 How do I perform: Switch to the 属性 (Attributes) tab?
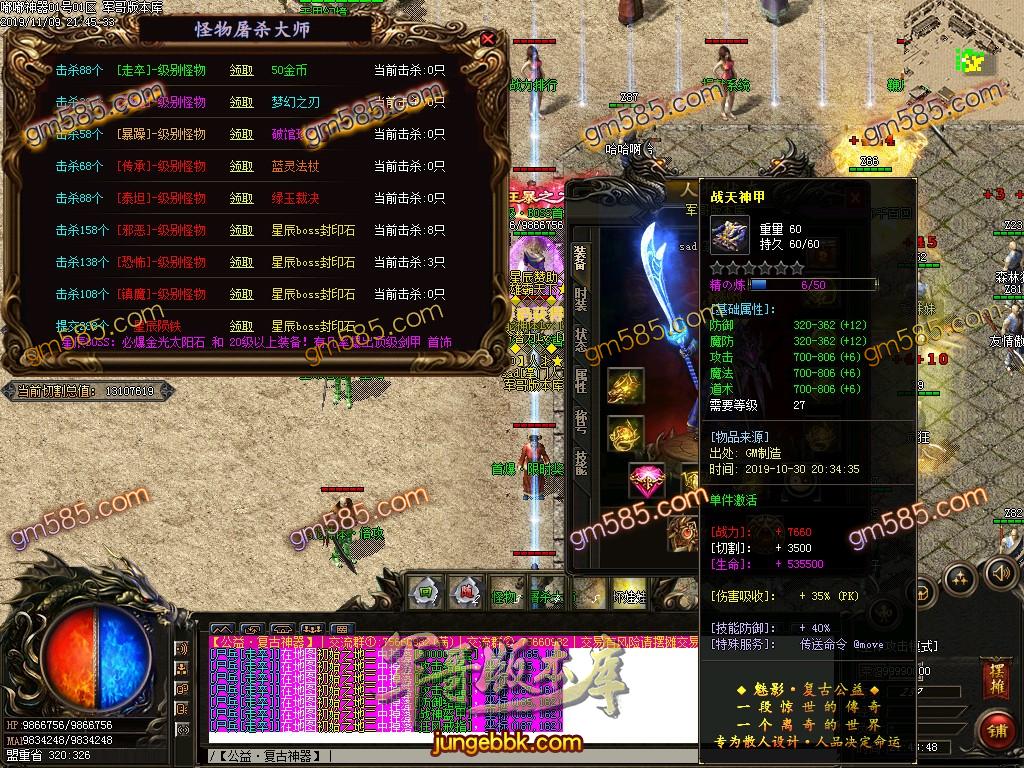pos(580,378)
